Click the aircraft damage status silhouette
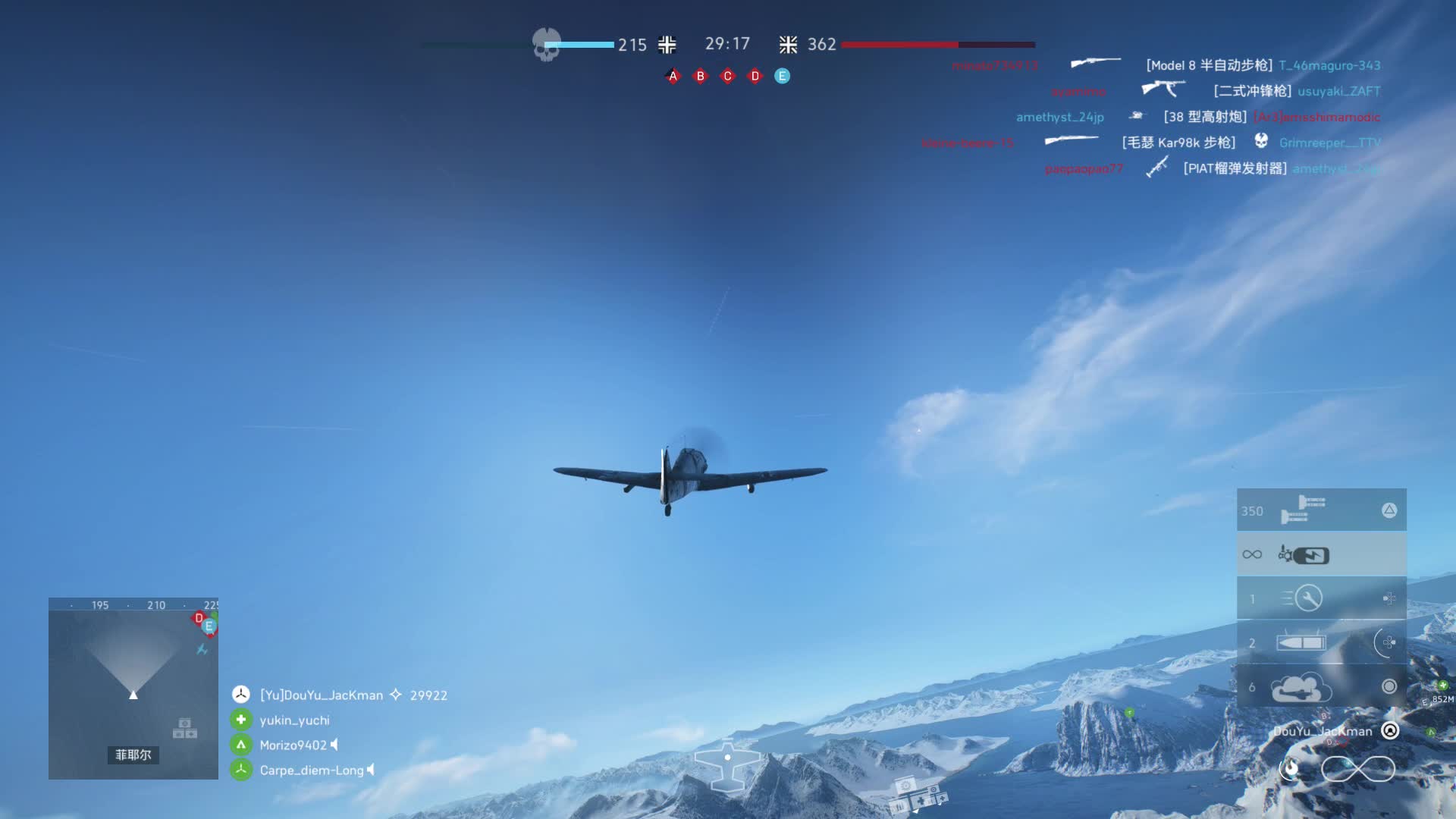The image size is (1456, 819). click(x=727, y=763)
